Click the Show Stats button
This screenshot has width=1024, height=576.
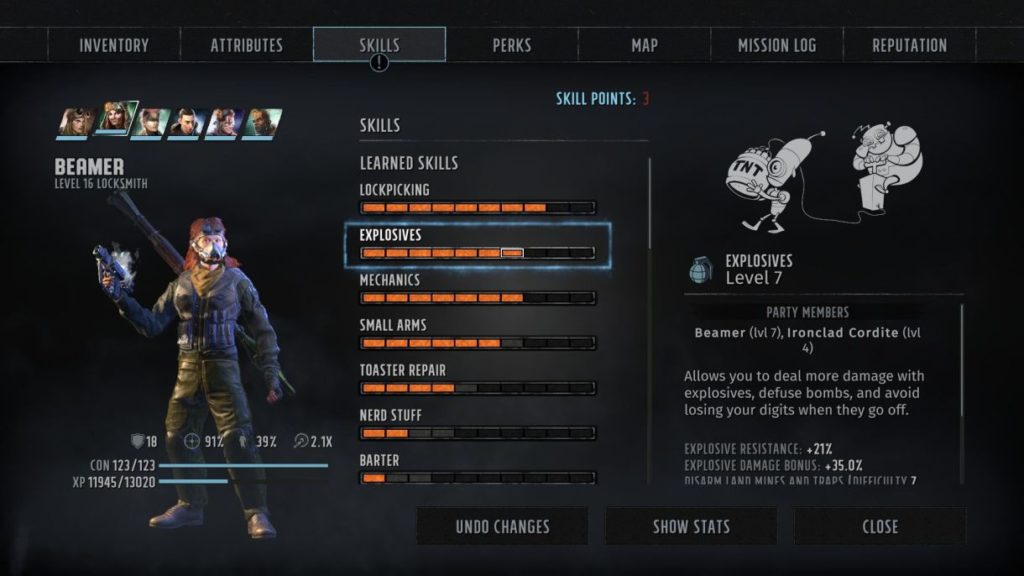691,526
